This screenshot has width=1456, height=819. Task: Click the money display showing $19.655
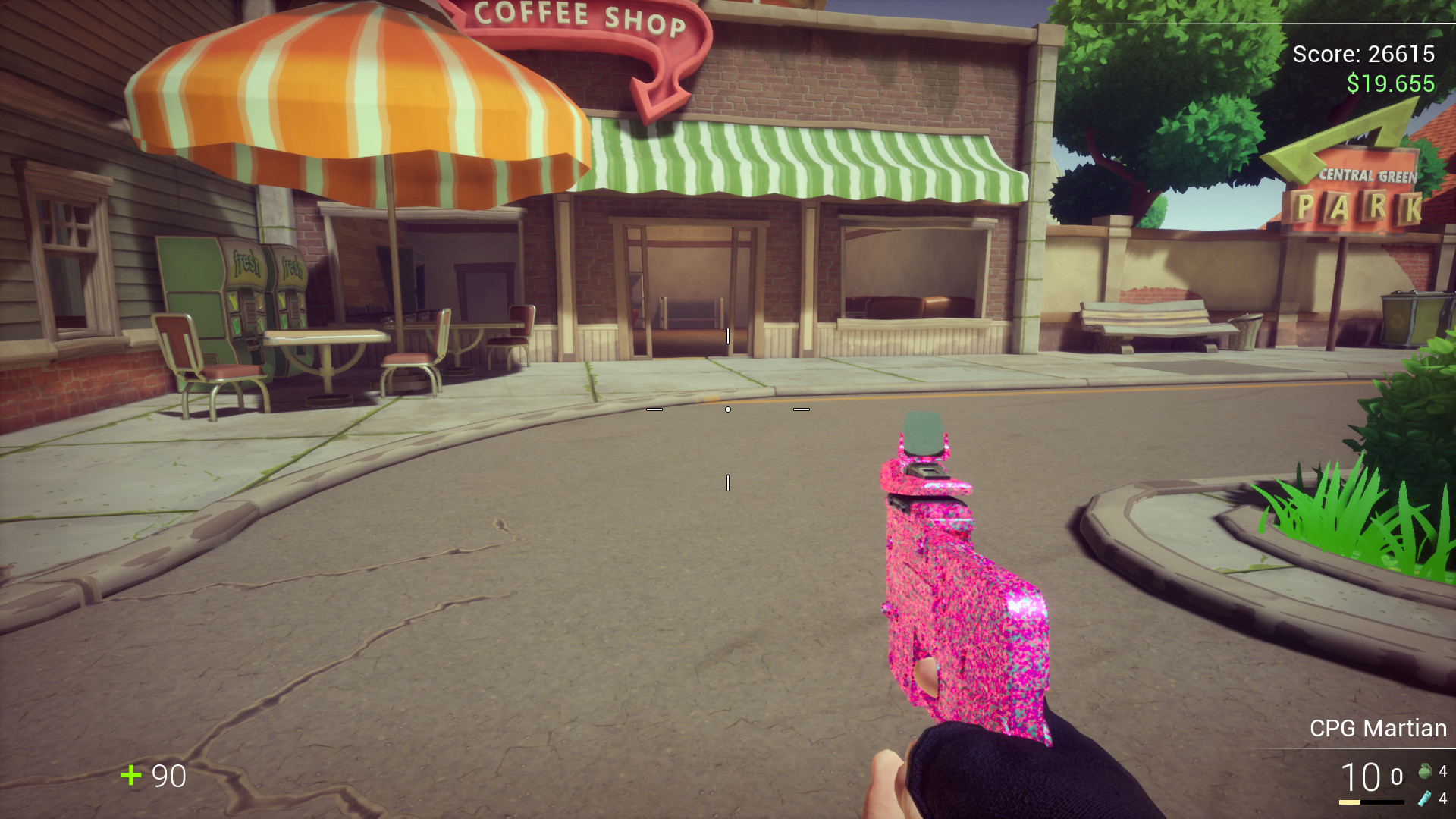(1390, 84)
